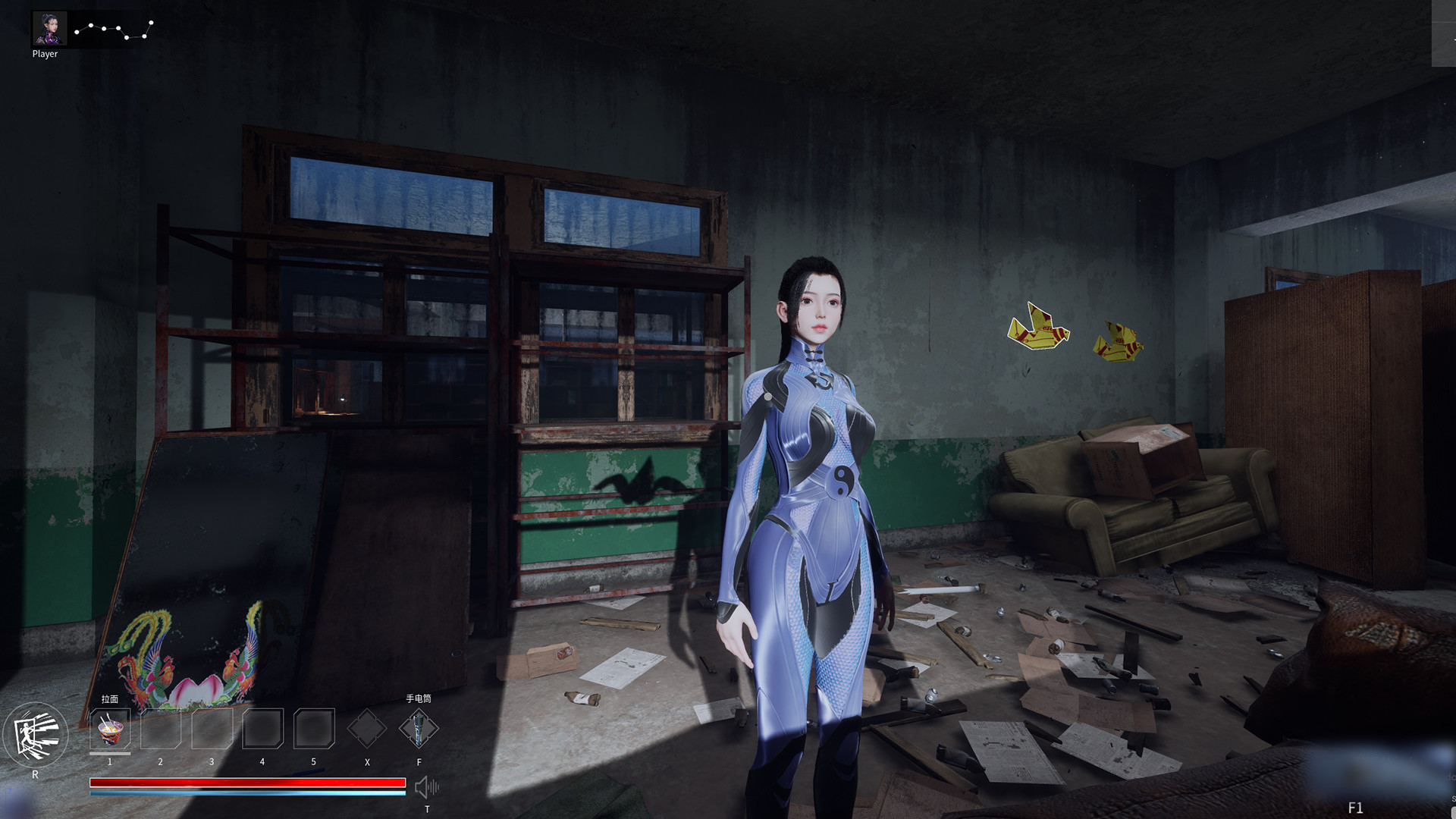Select hotbar slot 3

click(x=211, y=729)
